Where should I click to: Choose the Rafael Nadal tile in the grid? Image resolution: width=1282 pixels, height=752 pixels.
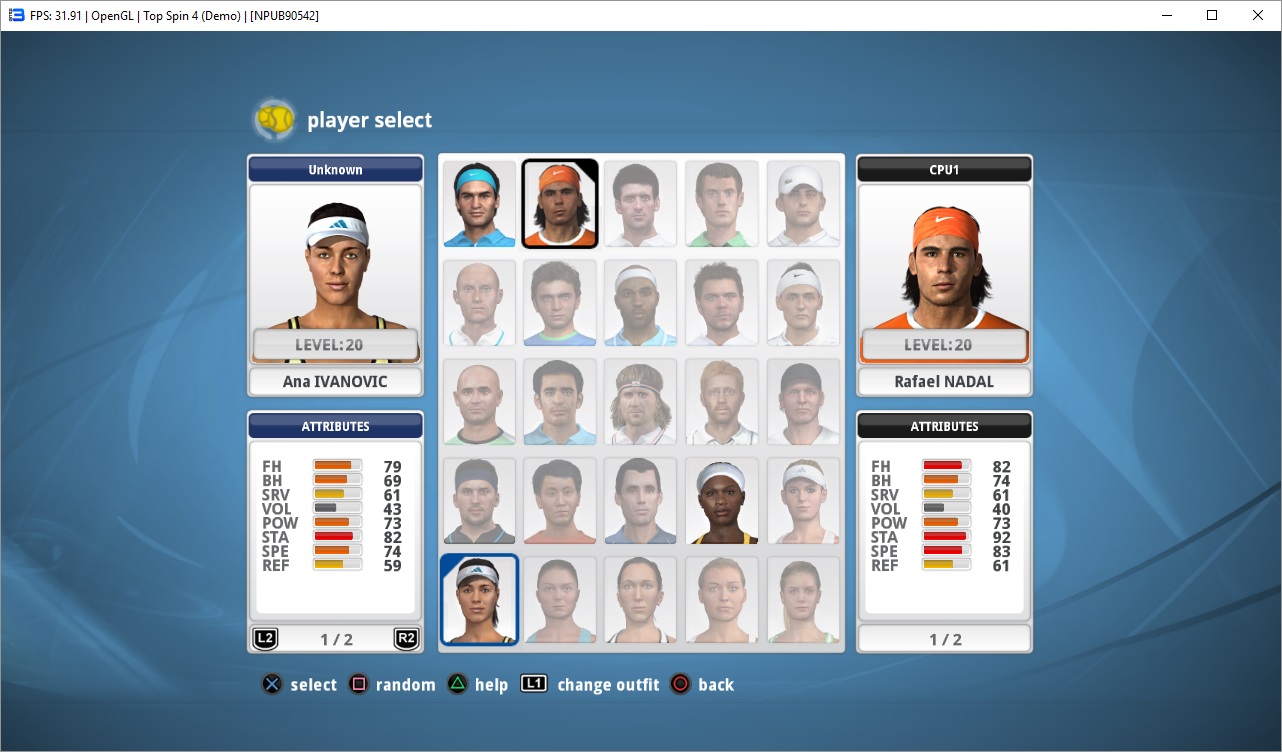[x=560, y=204]
